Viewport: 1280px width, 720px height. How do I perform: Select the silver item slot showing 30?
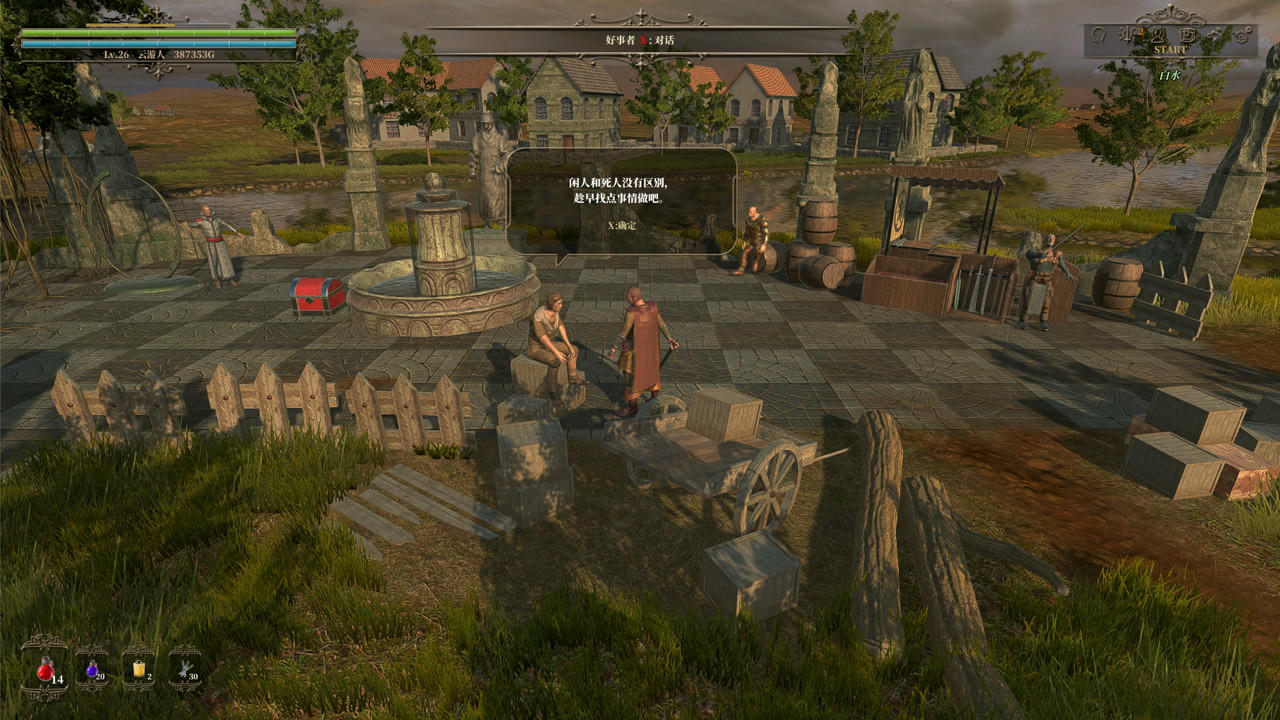[x=185, y=669]
